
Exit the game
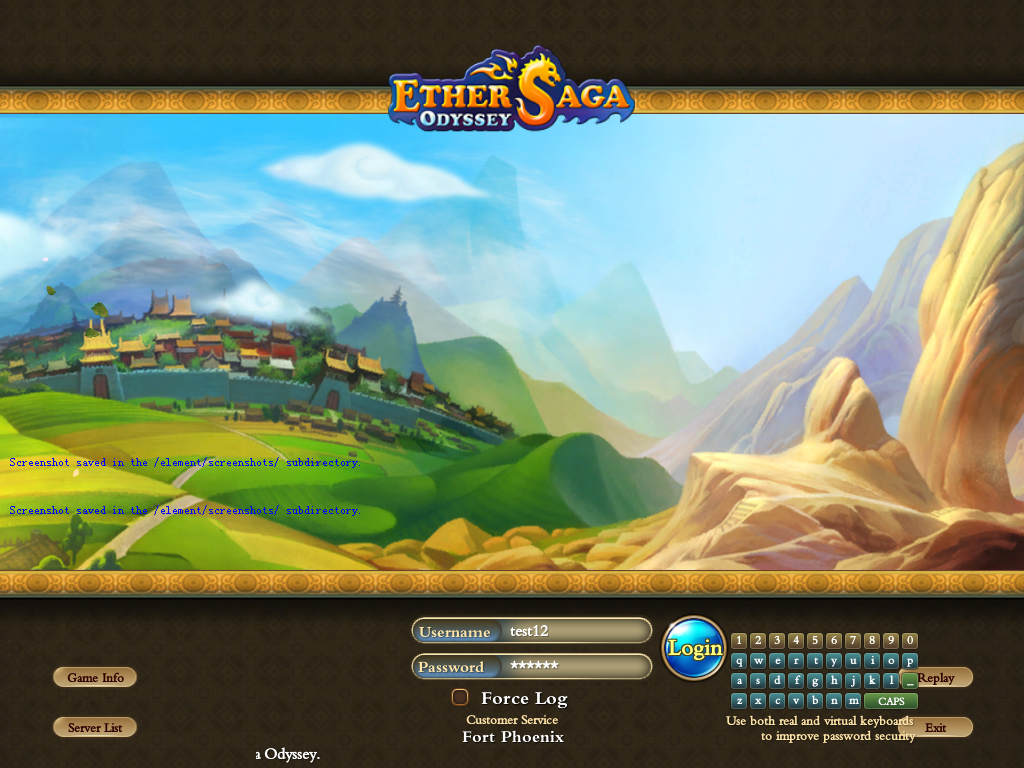[x=935, y=728]
